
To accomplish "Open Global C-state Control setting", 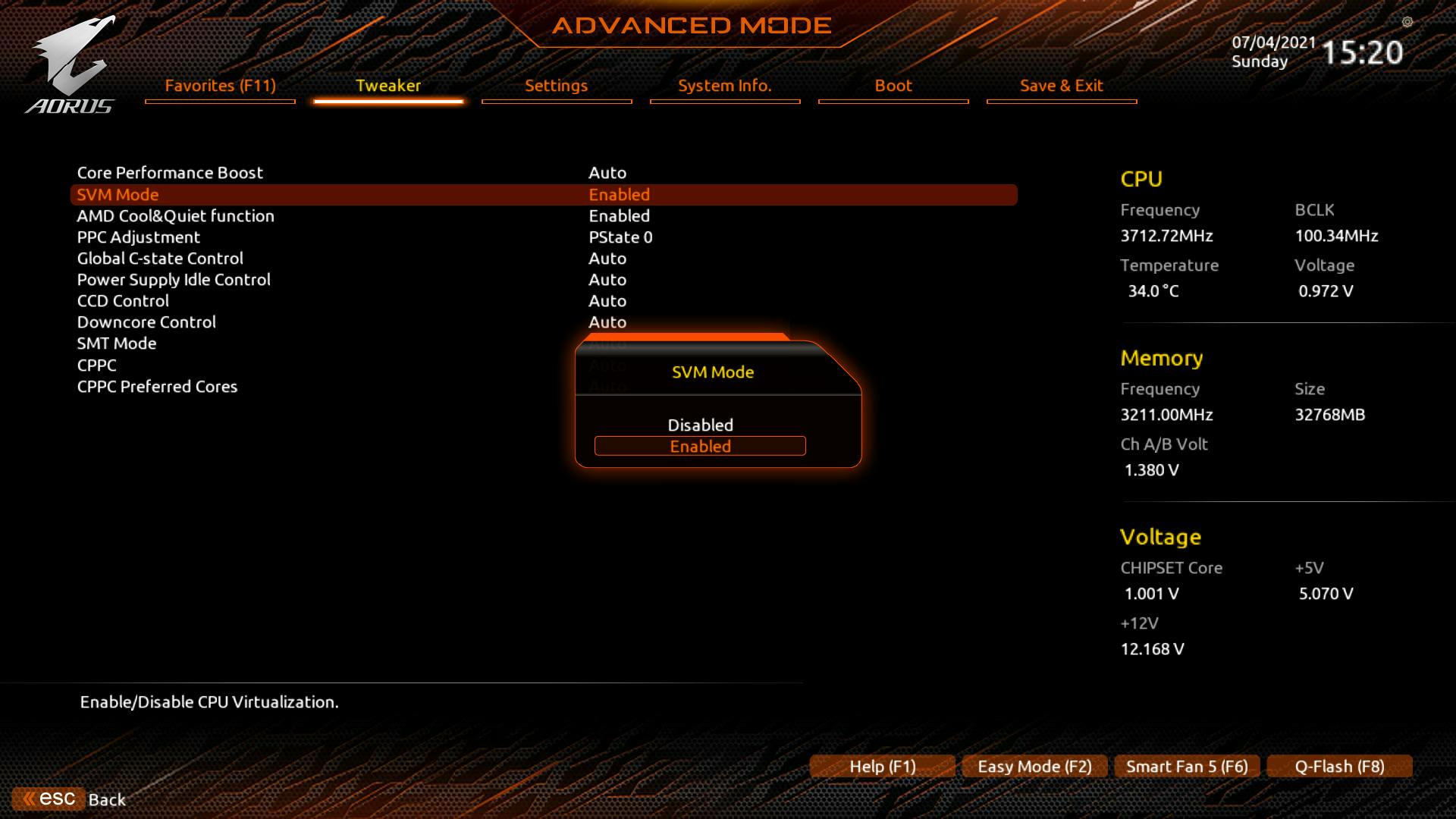I will click(160, 259).
